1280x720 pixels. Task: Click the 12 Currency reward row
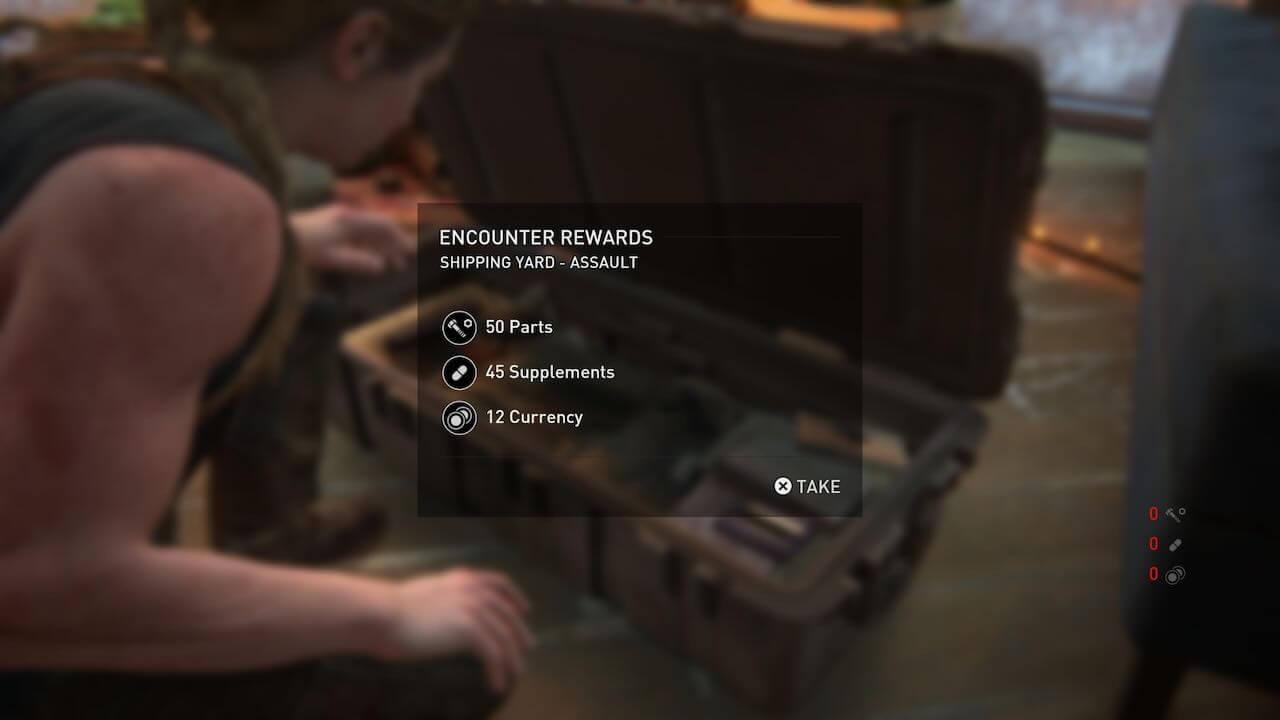[x=513, y=417]
